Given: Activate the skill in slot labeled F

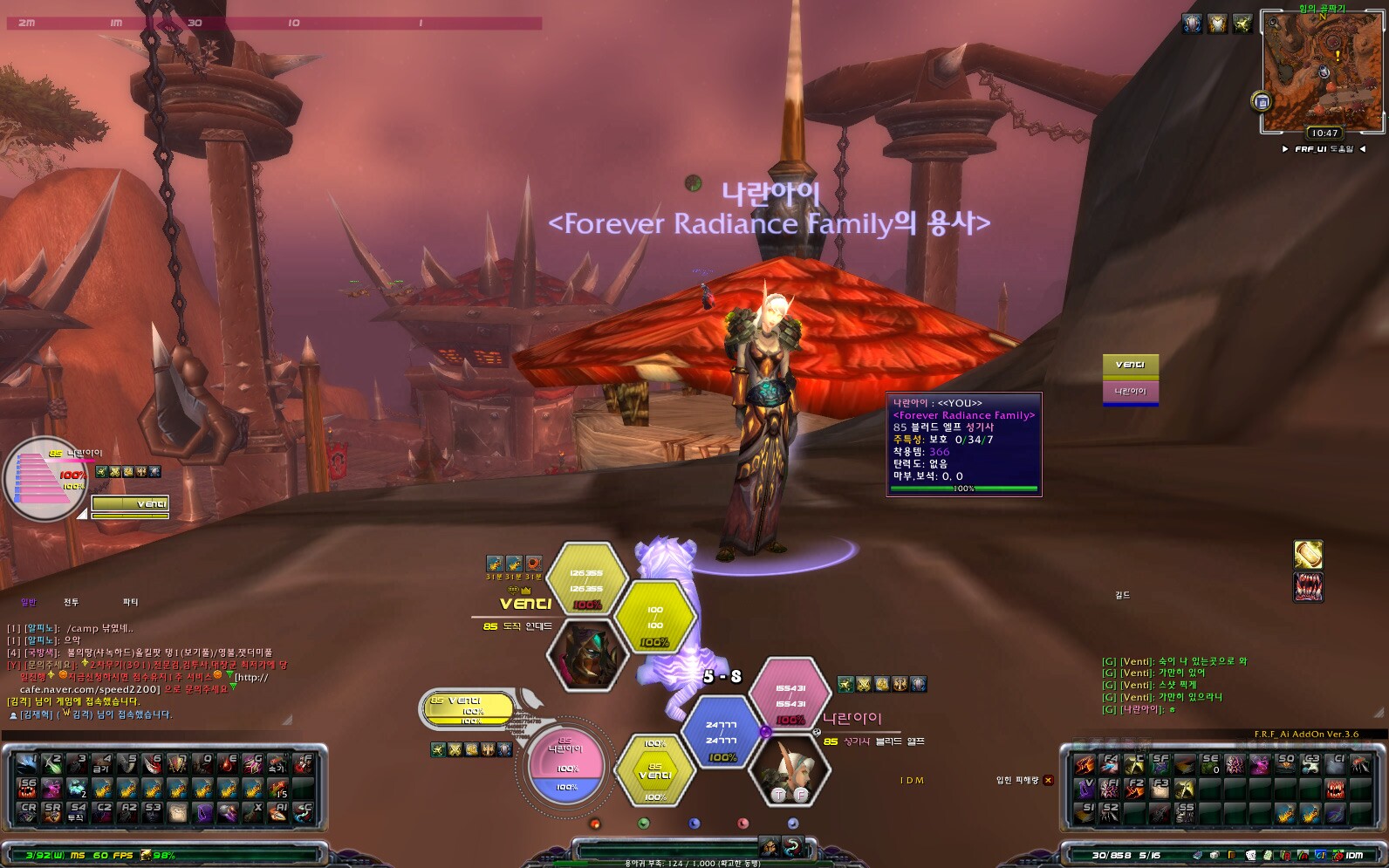Looking at the screenshot, I should tap(303, 765).
